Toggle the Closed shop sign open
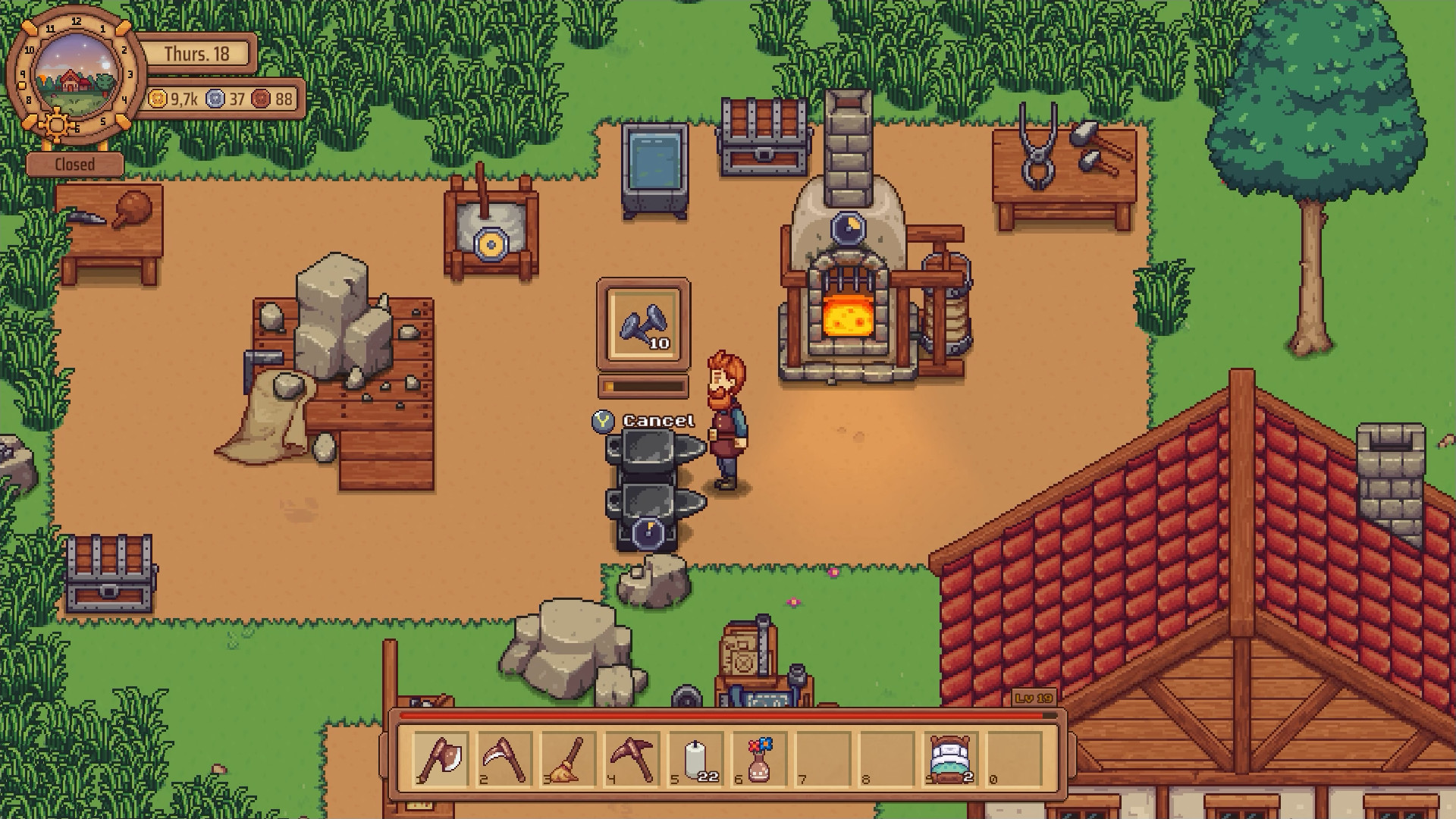Screen dimensions: 1456x819 pos(75,162)
